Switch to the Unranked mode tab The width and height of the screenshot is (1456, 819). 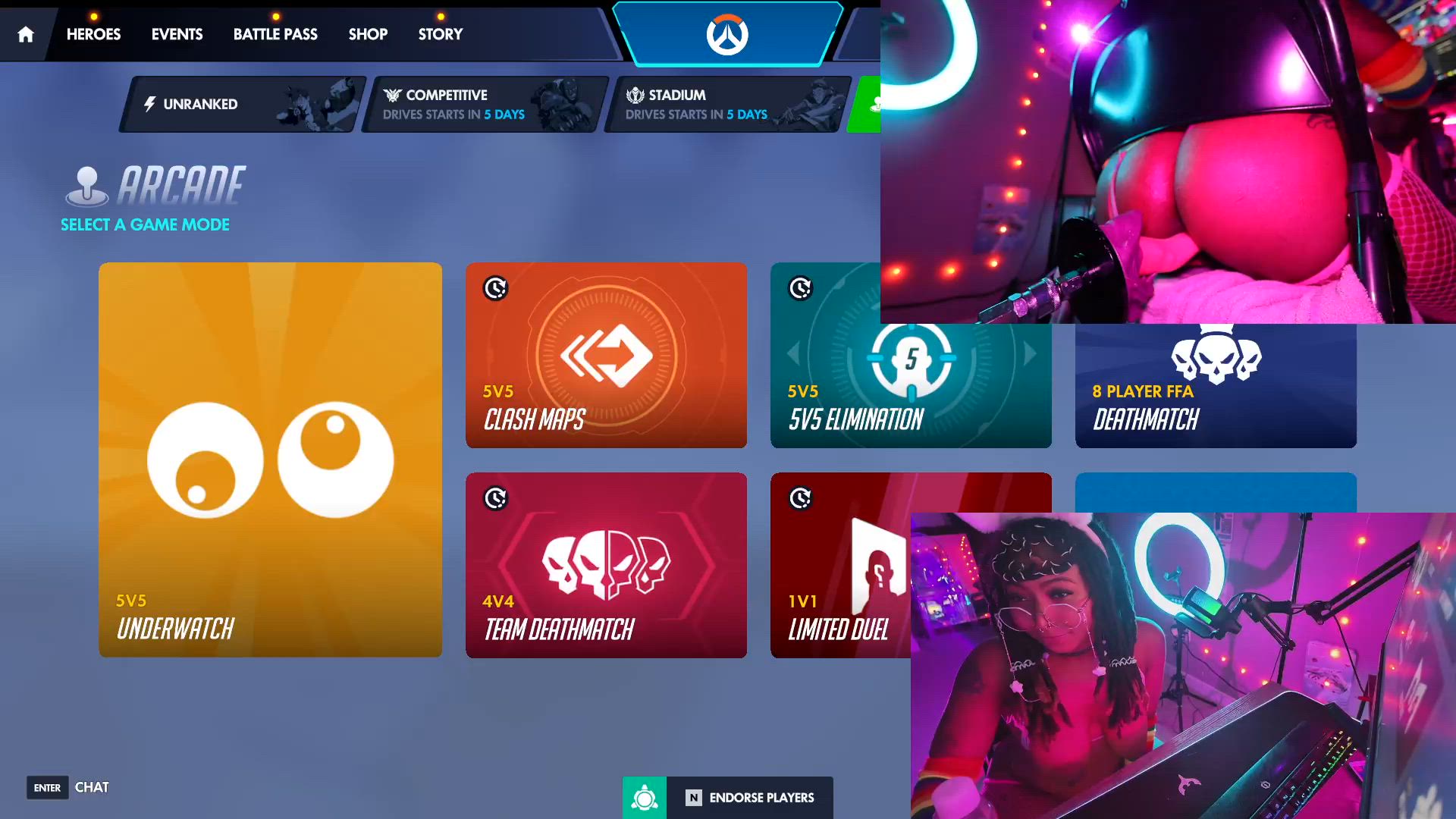coord(241,104)
